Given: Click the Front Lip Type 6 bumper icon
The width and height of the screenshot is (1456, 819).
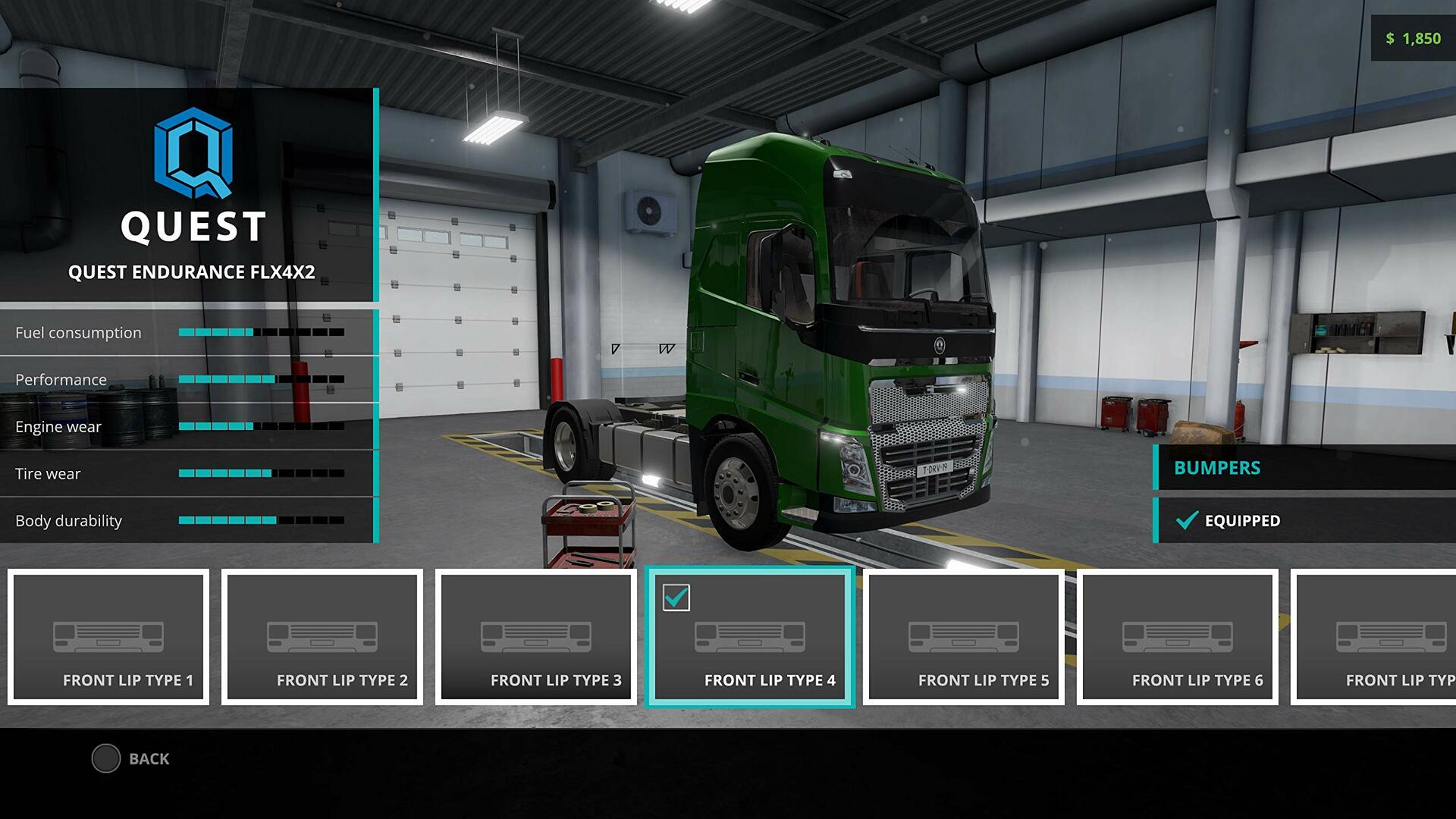Looking at the screenshot, I should pos(1178,637).
